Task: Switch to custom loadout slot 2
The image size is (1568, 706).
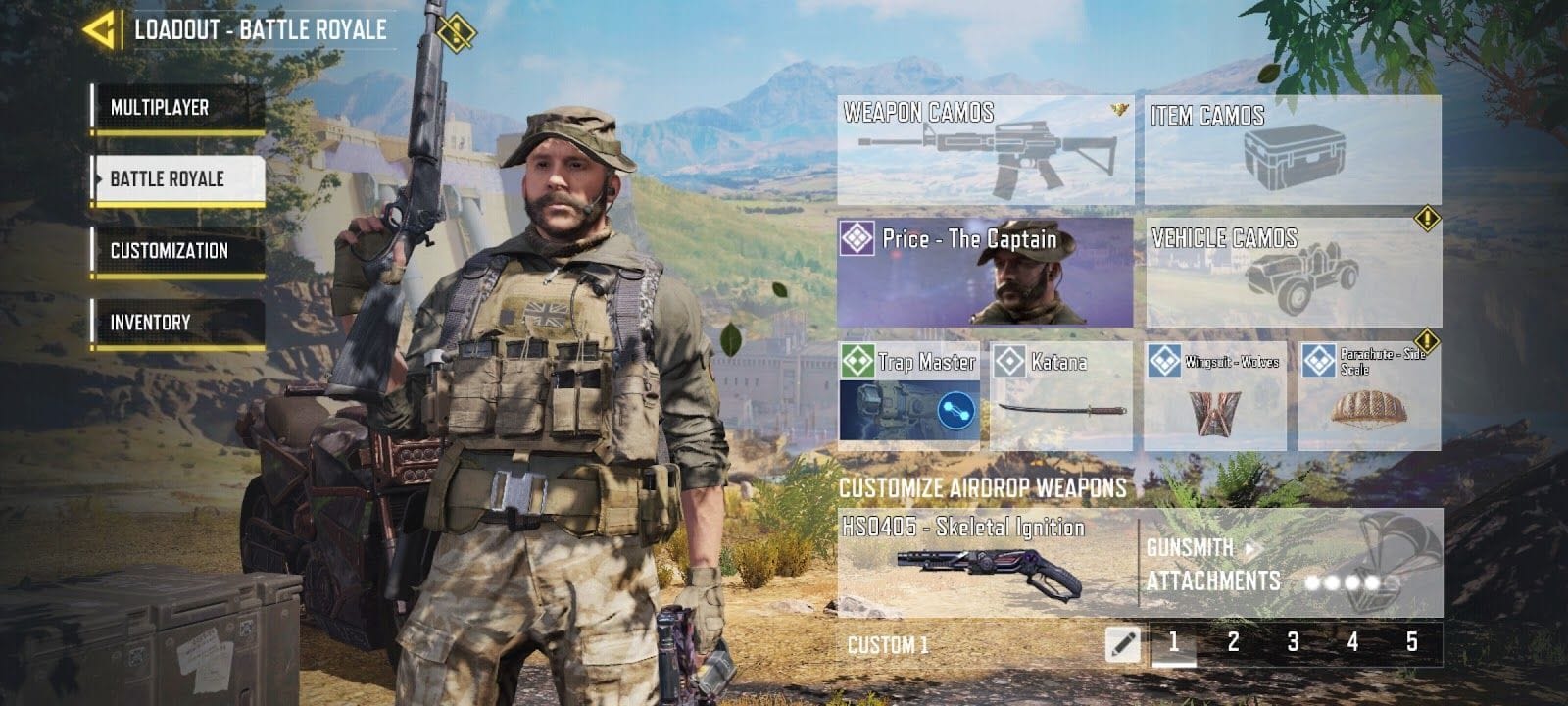Action: (x=1234, y=642)
